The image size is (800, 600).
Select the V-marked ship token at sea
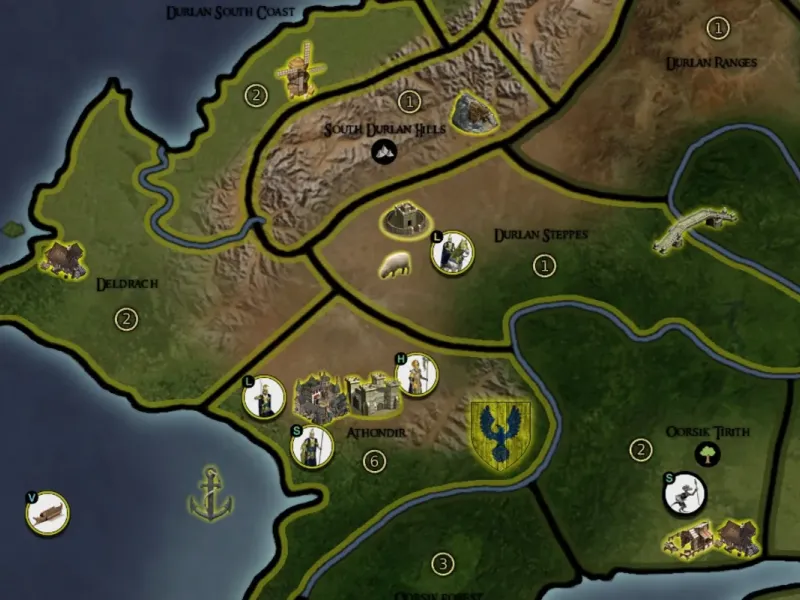[x=48, y=512]
